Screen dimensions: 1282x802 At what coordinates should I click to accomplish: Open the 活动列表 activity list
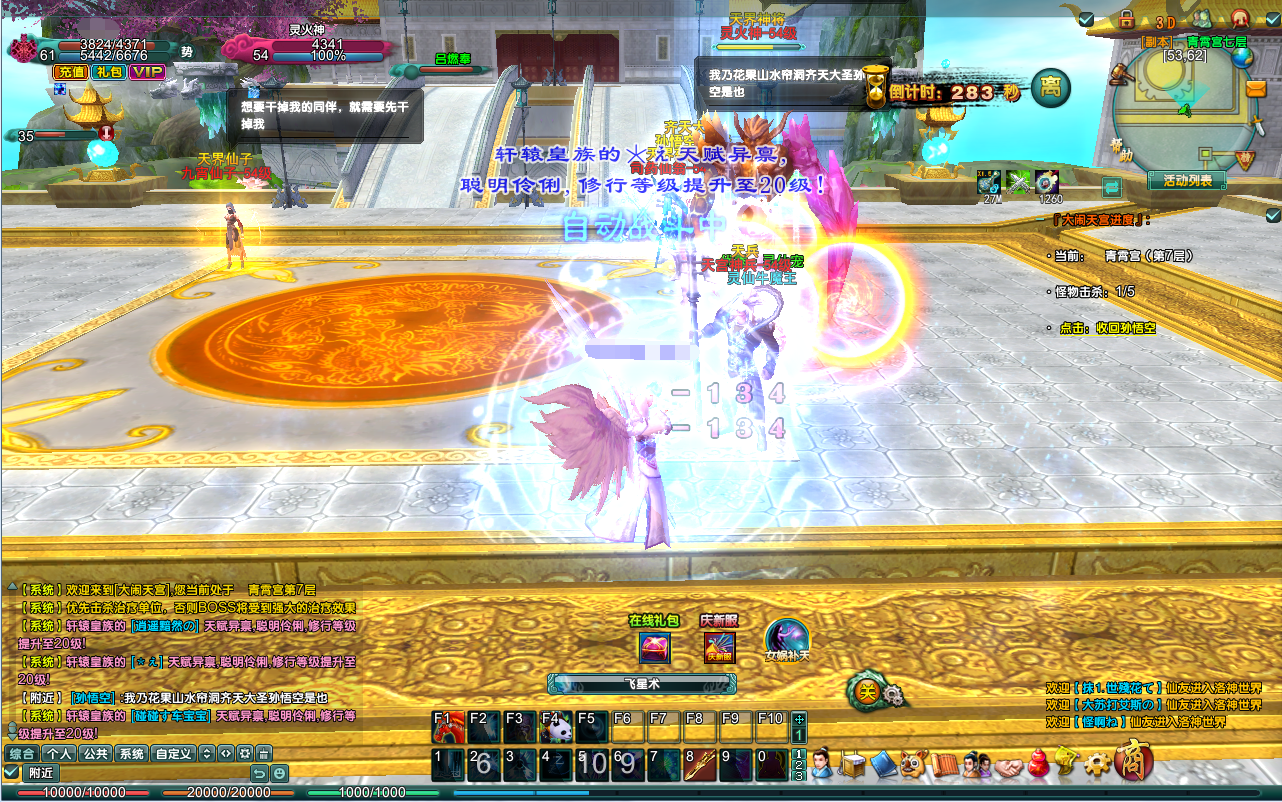pyautogui.click(x=1187, y=180)
